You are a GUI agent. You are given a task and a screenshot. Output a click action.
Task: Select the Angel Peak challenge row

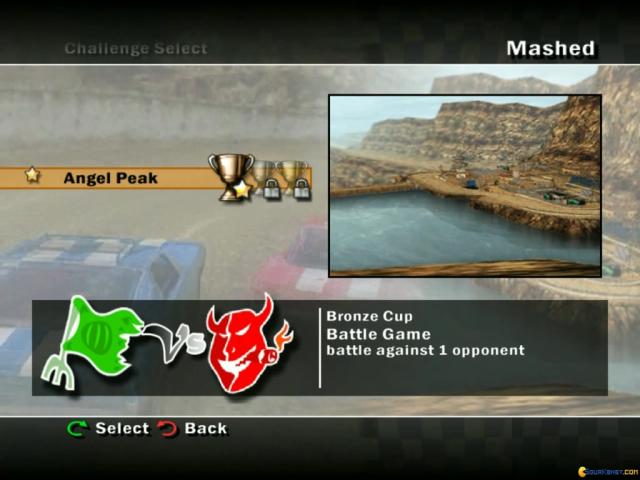click(x=110, y=178)
